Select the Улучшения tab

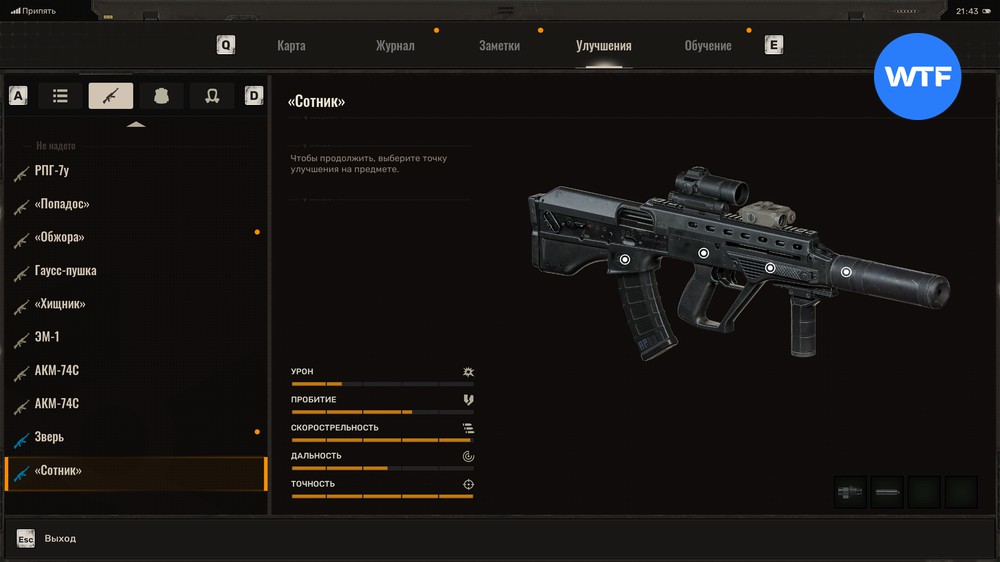(603, 46)
